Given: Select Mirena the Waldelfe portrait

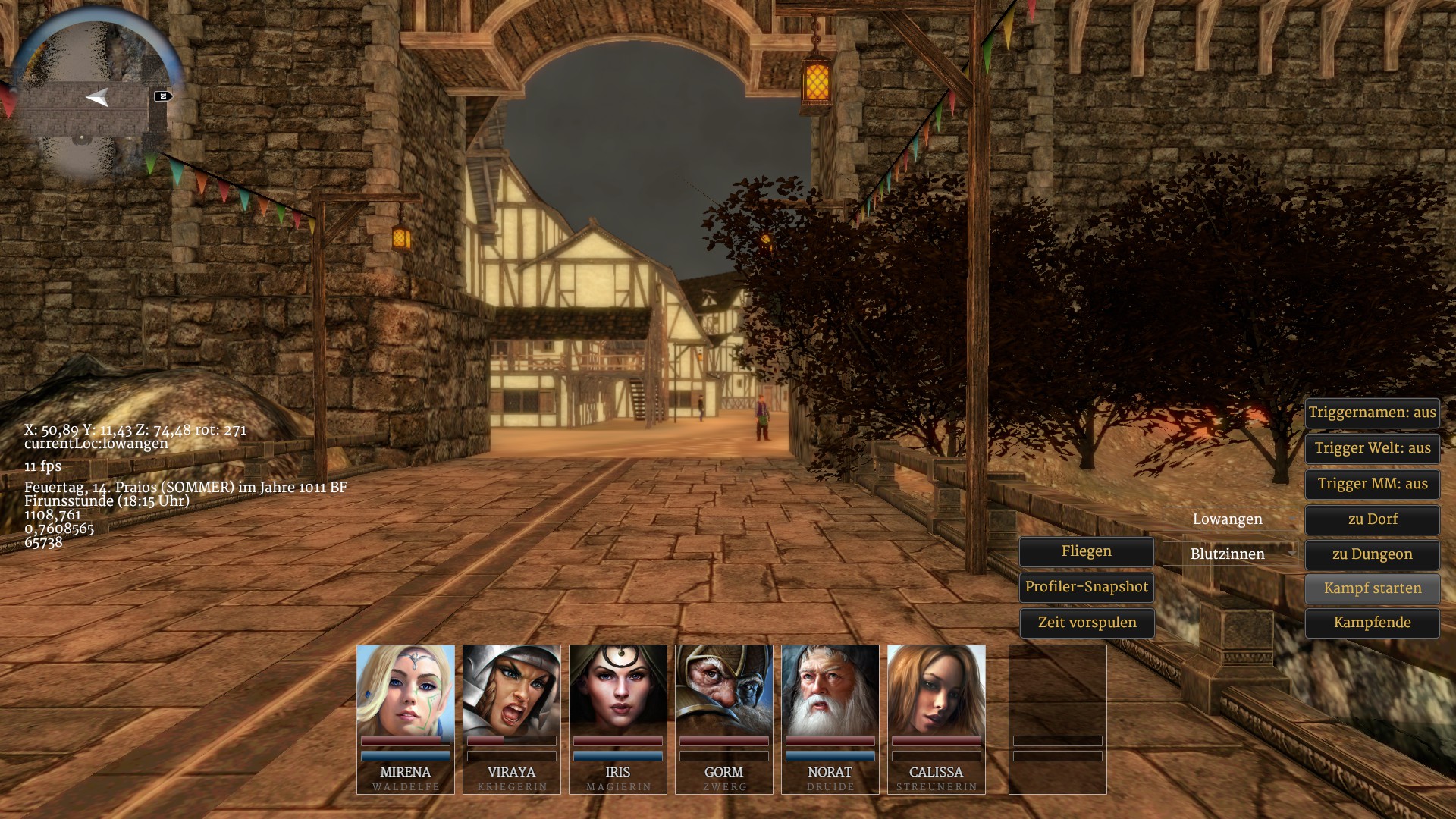Looking at the screenshot, I should point(406,690).
